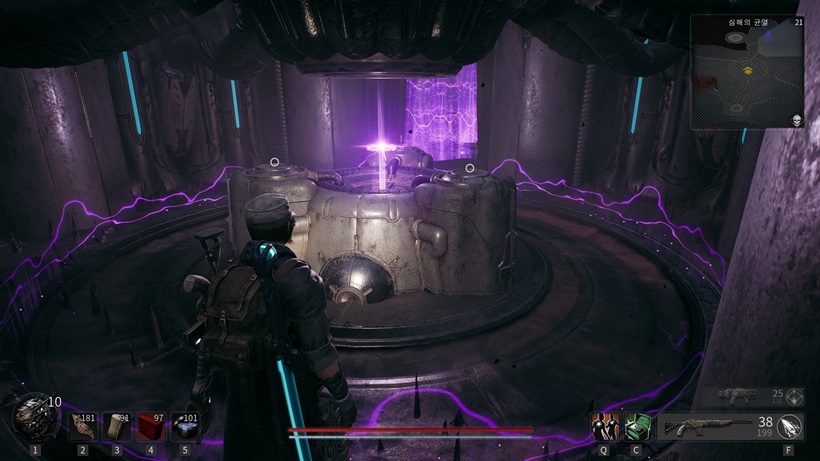Viewport: 820px width, 461px height.
Task: Activate the rifle's weapon mod icon
Action: click(x=793, y=427)
